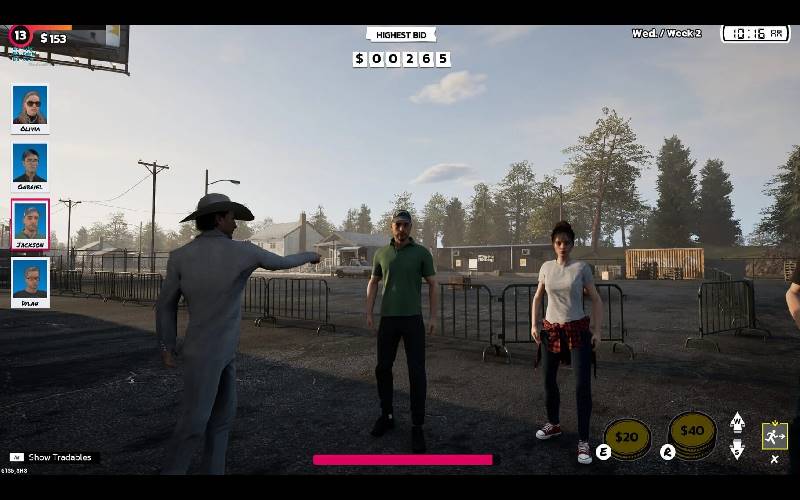The width and height of the screenshot is (800, 500).
Task: Leave the auction via the running man icon
Action: [774, 436]
